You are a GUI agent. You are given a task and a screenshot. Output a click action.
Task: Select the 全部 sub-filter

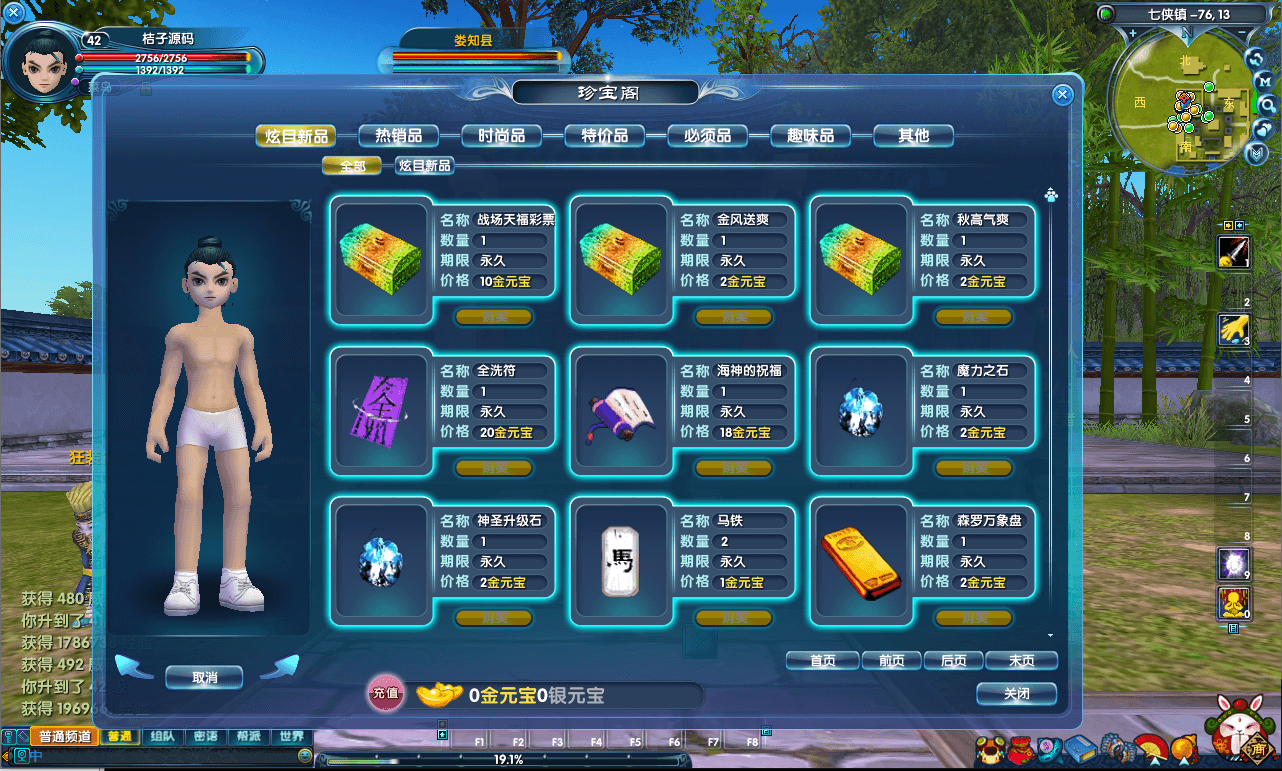tap(351, 166)
